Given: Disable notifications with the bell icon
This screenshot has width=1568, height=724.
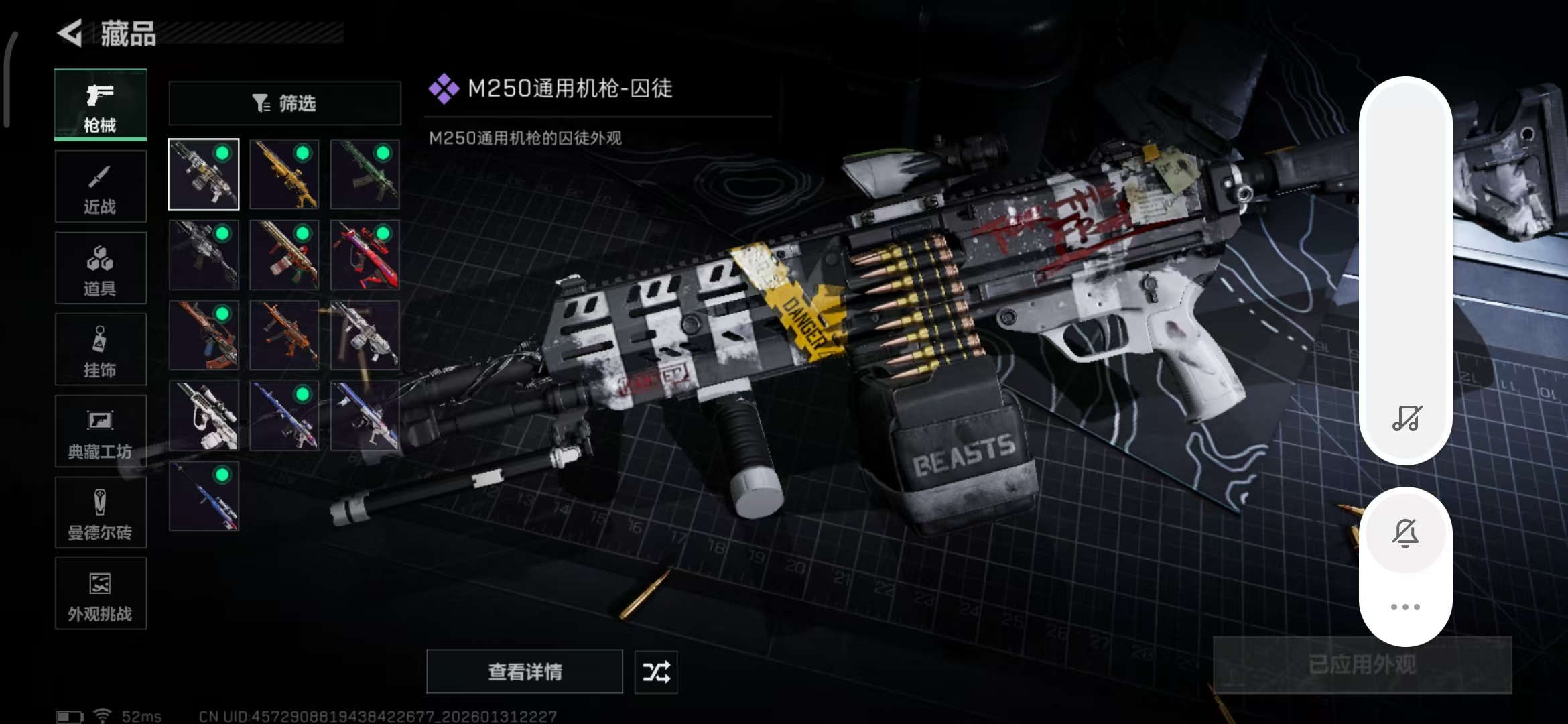Looking at the screenshot, I should [1405, 533].
